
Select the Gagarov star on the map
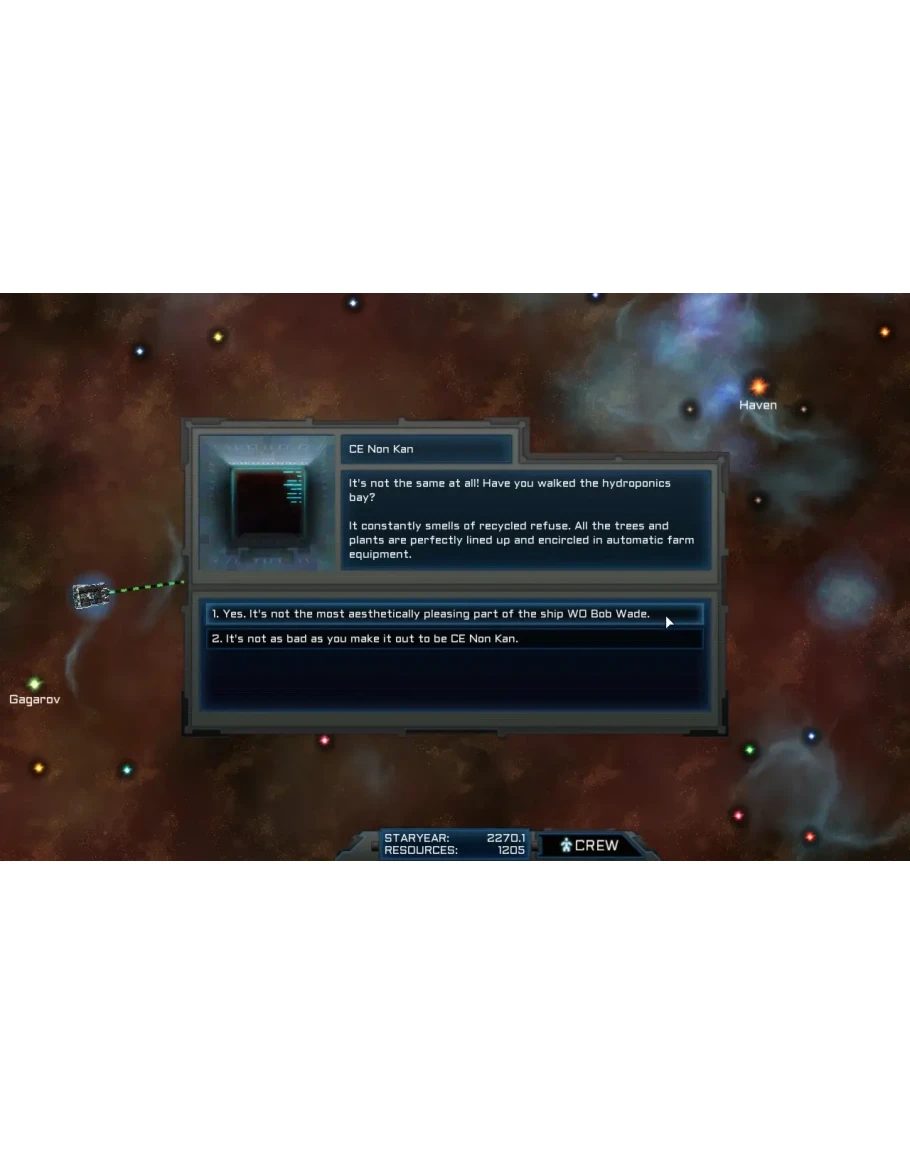(x=35, y=683)
